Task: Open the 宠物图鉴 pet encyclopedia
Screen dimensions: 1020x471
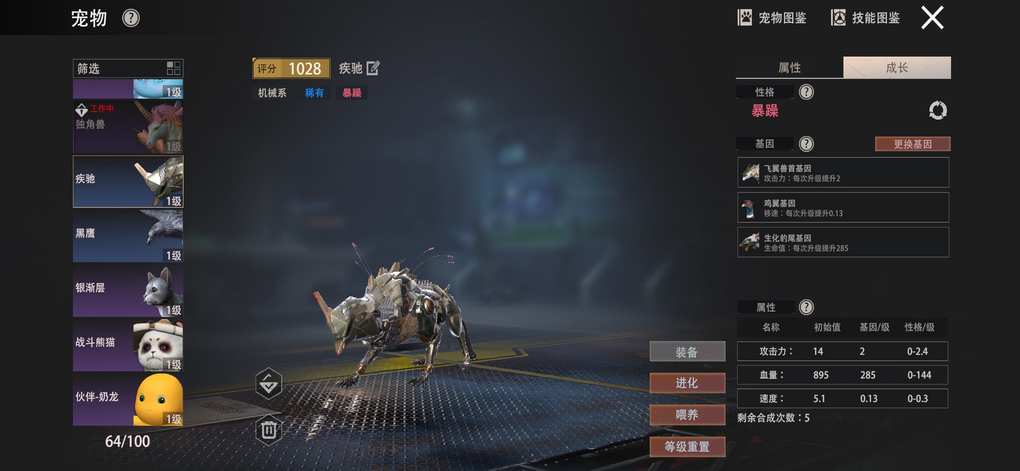Action: [772, 18]
